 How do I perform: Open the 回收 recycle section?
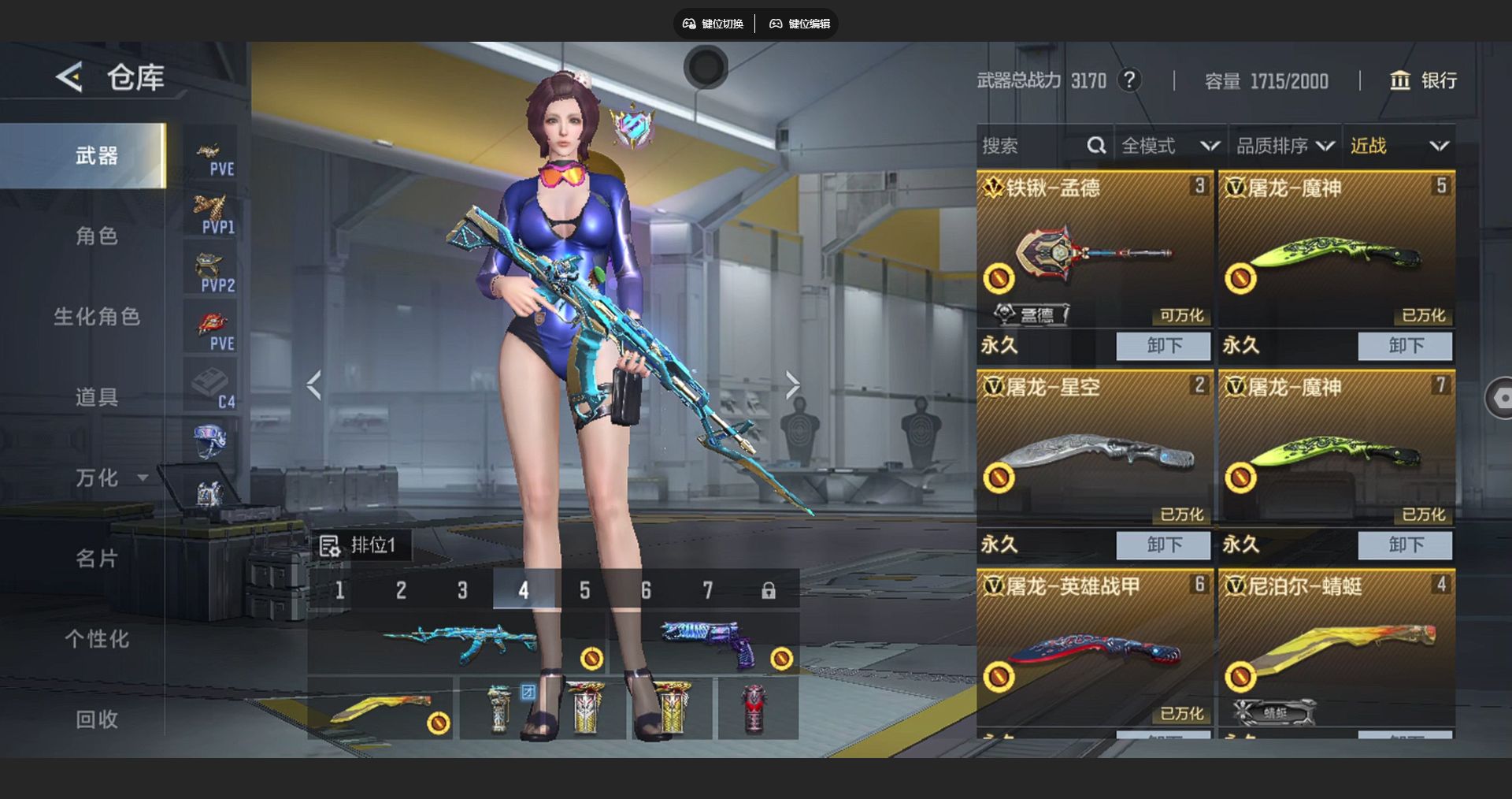click(96, 719)
